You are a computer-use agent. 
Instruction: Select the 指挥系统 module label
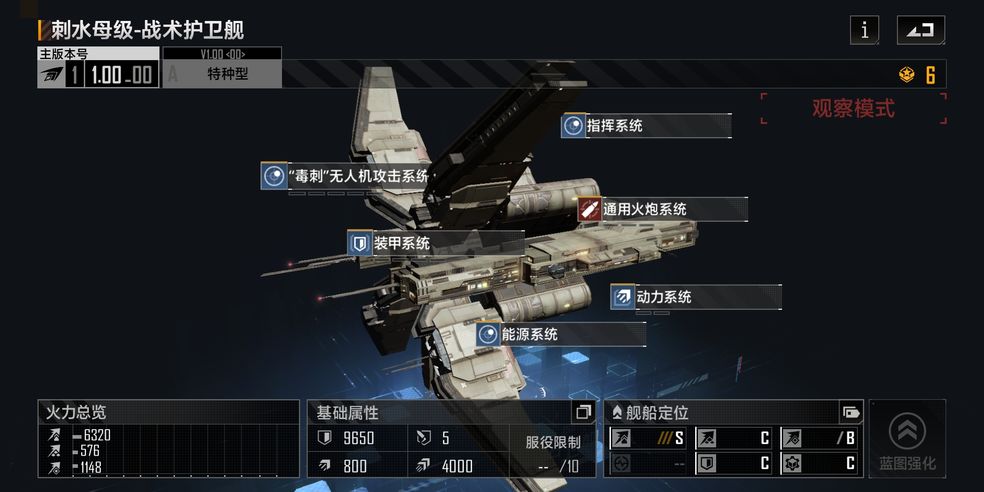(x=646, y=126)
